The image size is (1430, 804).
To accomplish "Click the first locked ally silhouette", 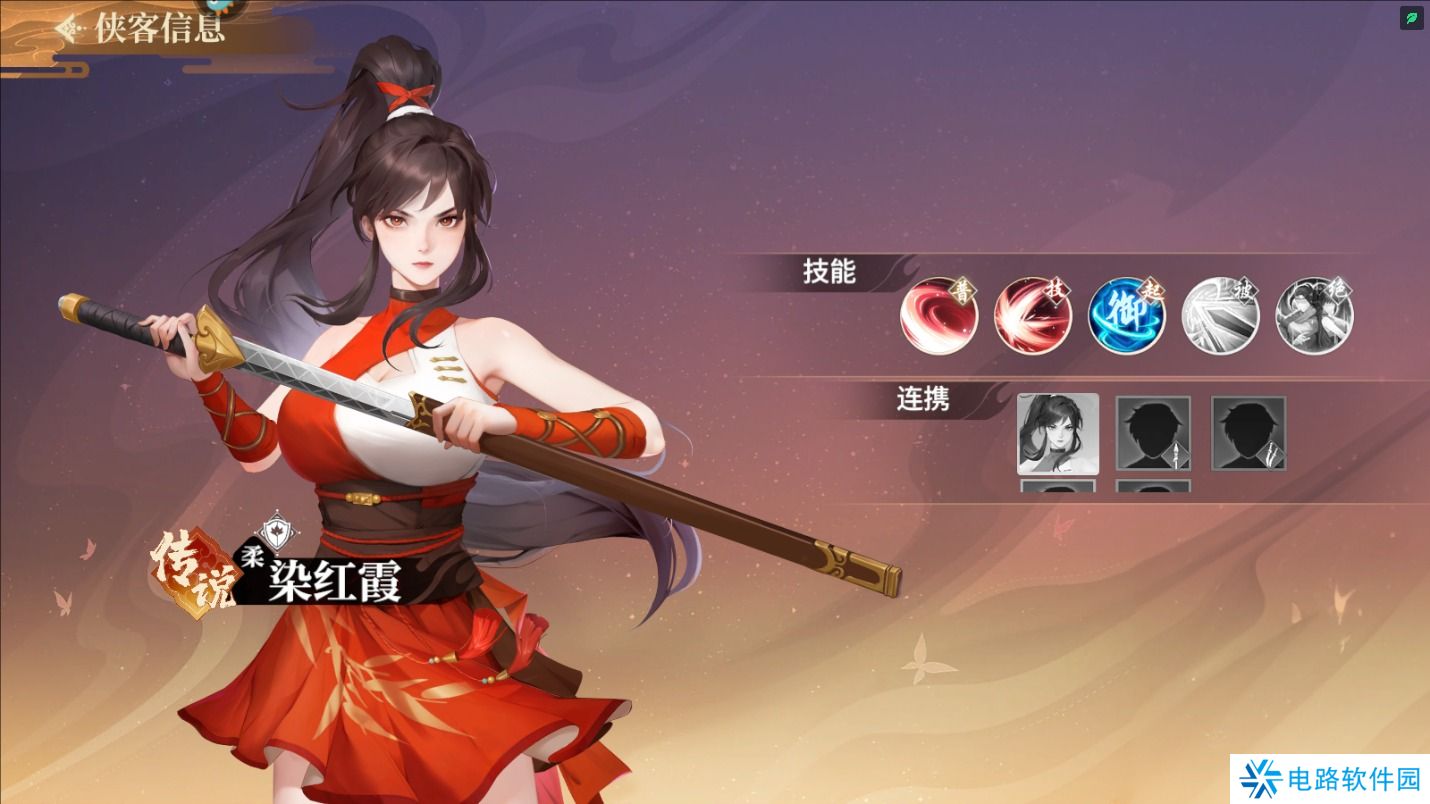I will [1153, 432].
